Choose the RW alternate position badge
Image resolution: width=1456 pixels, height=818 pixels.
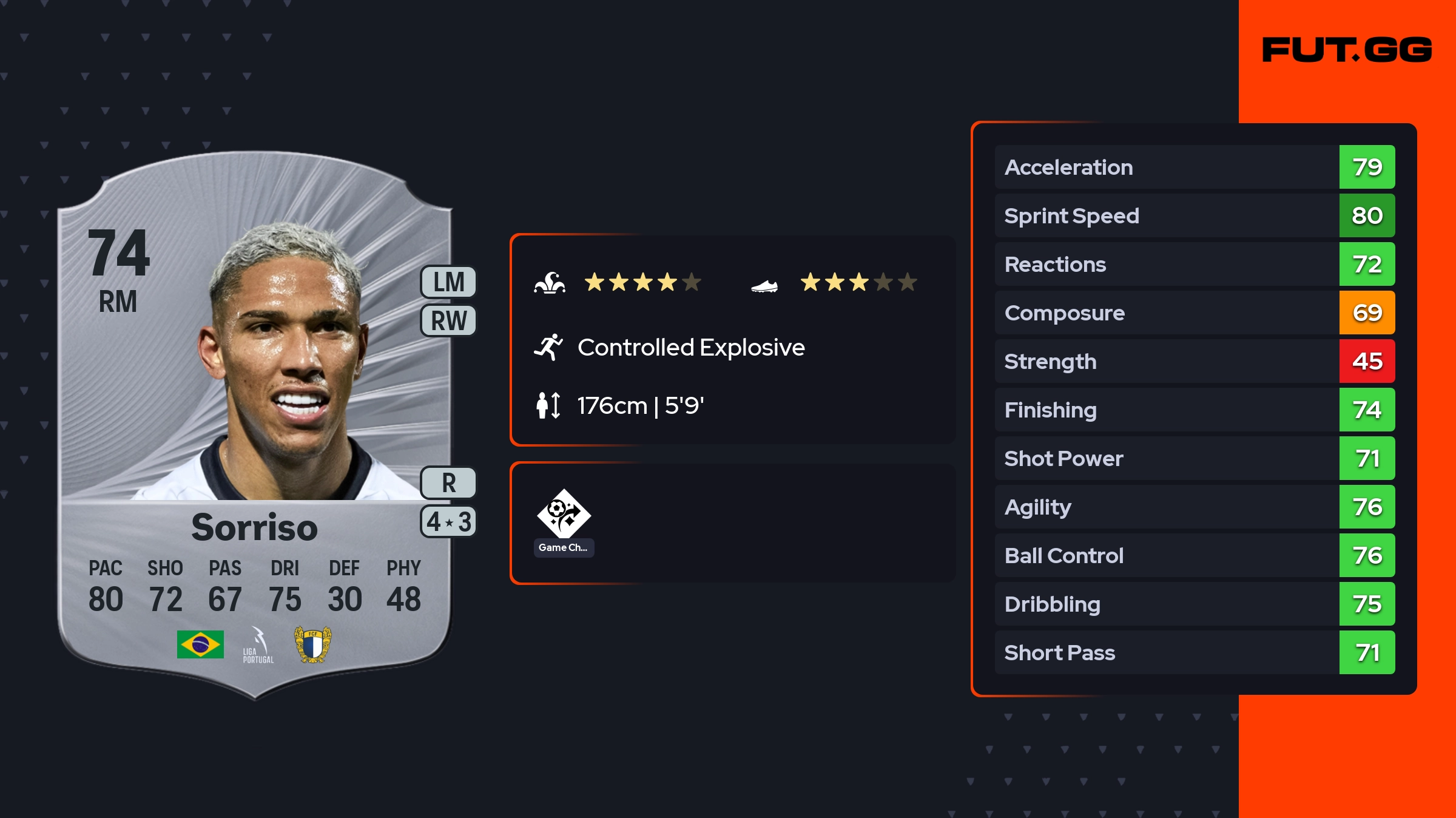448,320
